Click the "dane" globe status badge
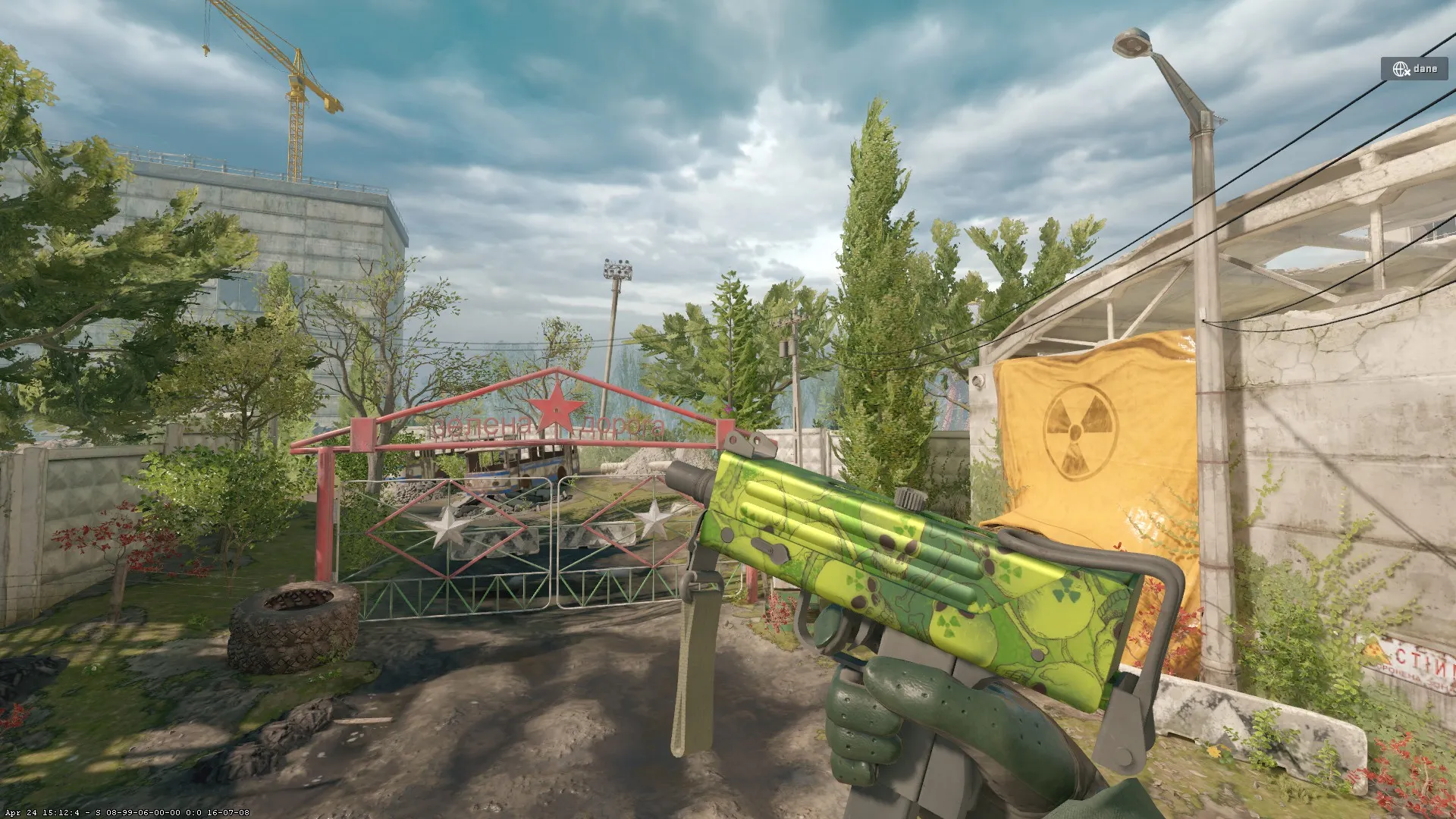The height and width of the screenshot is (819, 1456). coord(1415,69)
